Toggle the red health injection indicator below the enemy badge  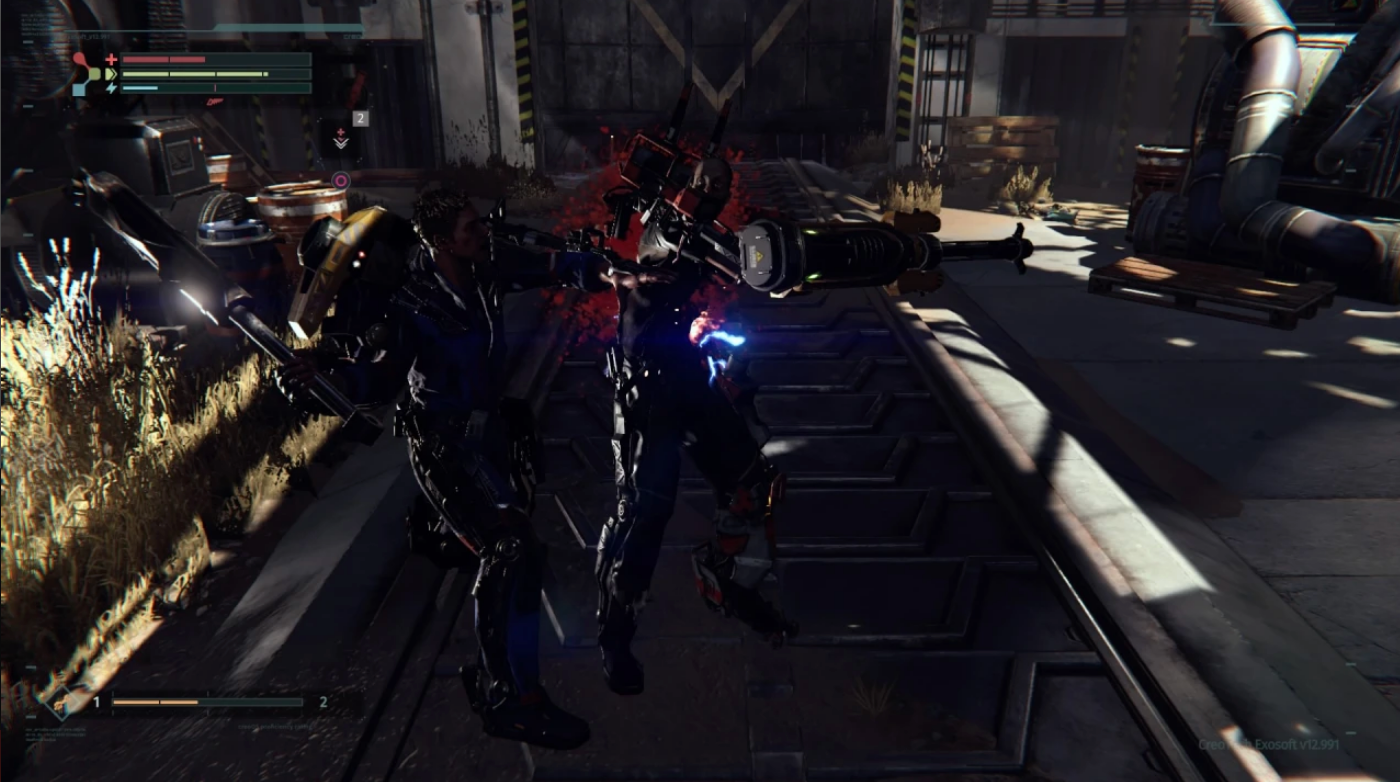coord(340,132)
